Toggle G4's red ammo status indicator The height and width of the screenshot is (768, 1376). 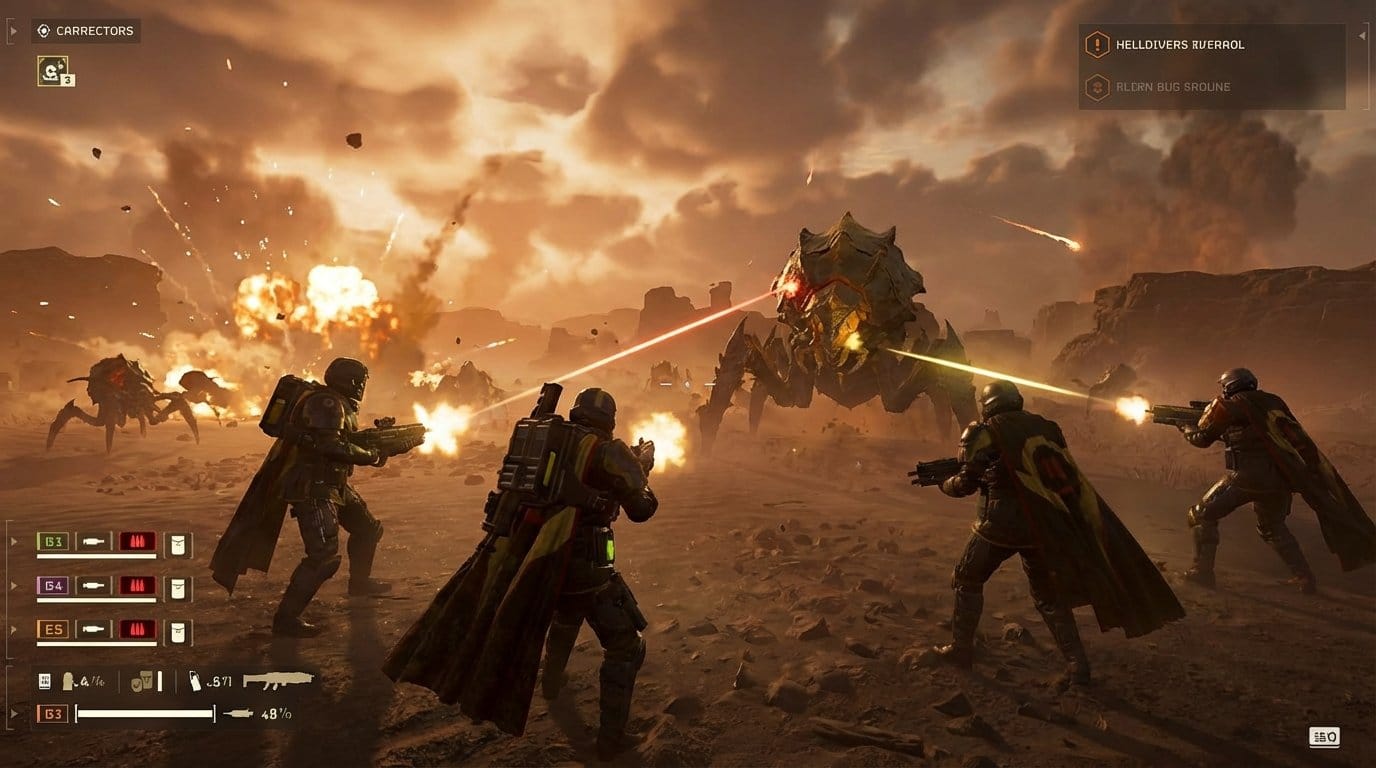tap(137, 586)
